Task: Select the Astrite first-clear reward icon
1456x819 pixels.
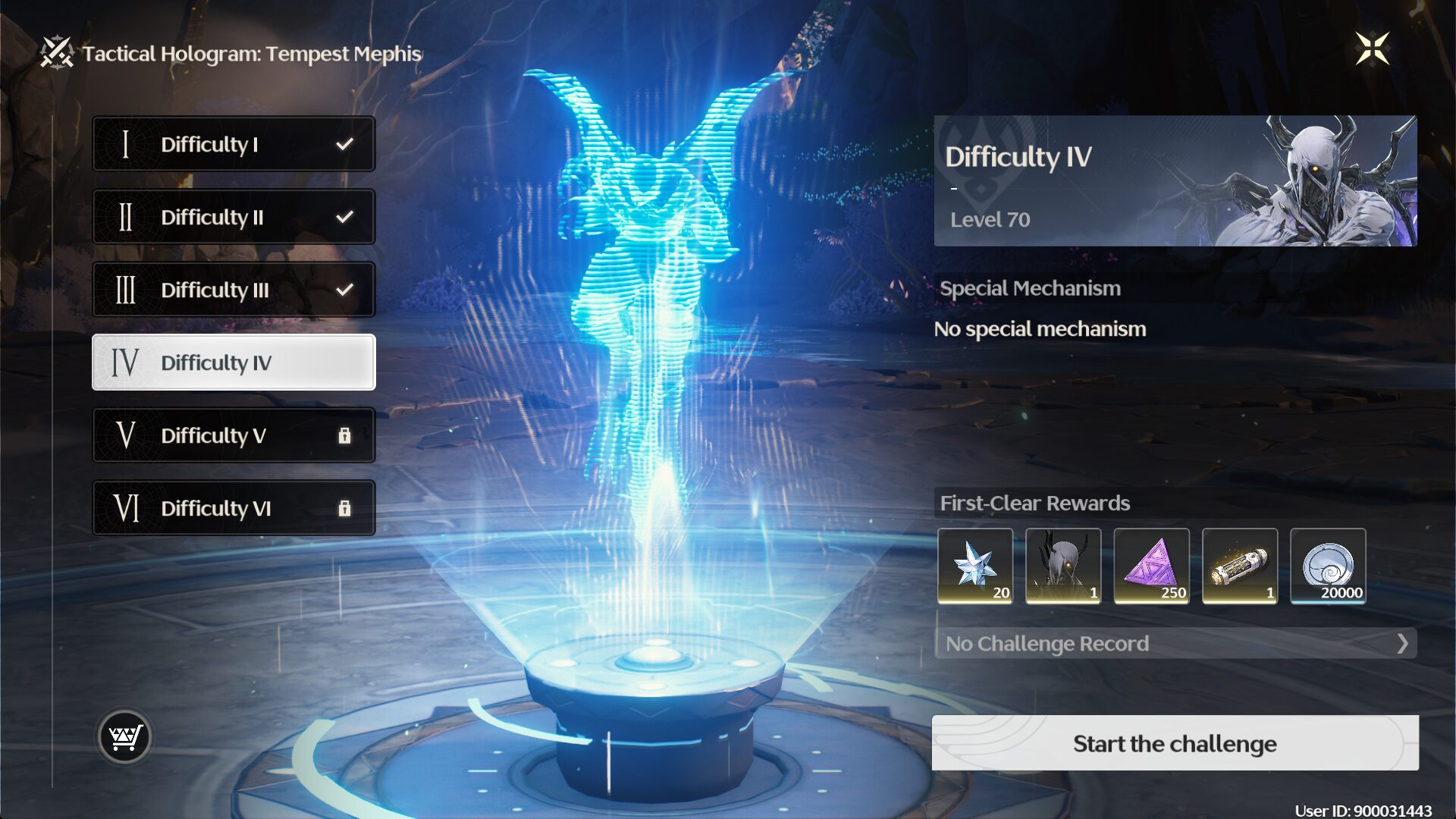Action: point(977,566)
